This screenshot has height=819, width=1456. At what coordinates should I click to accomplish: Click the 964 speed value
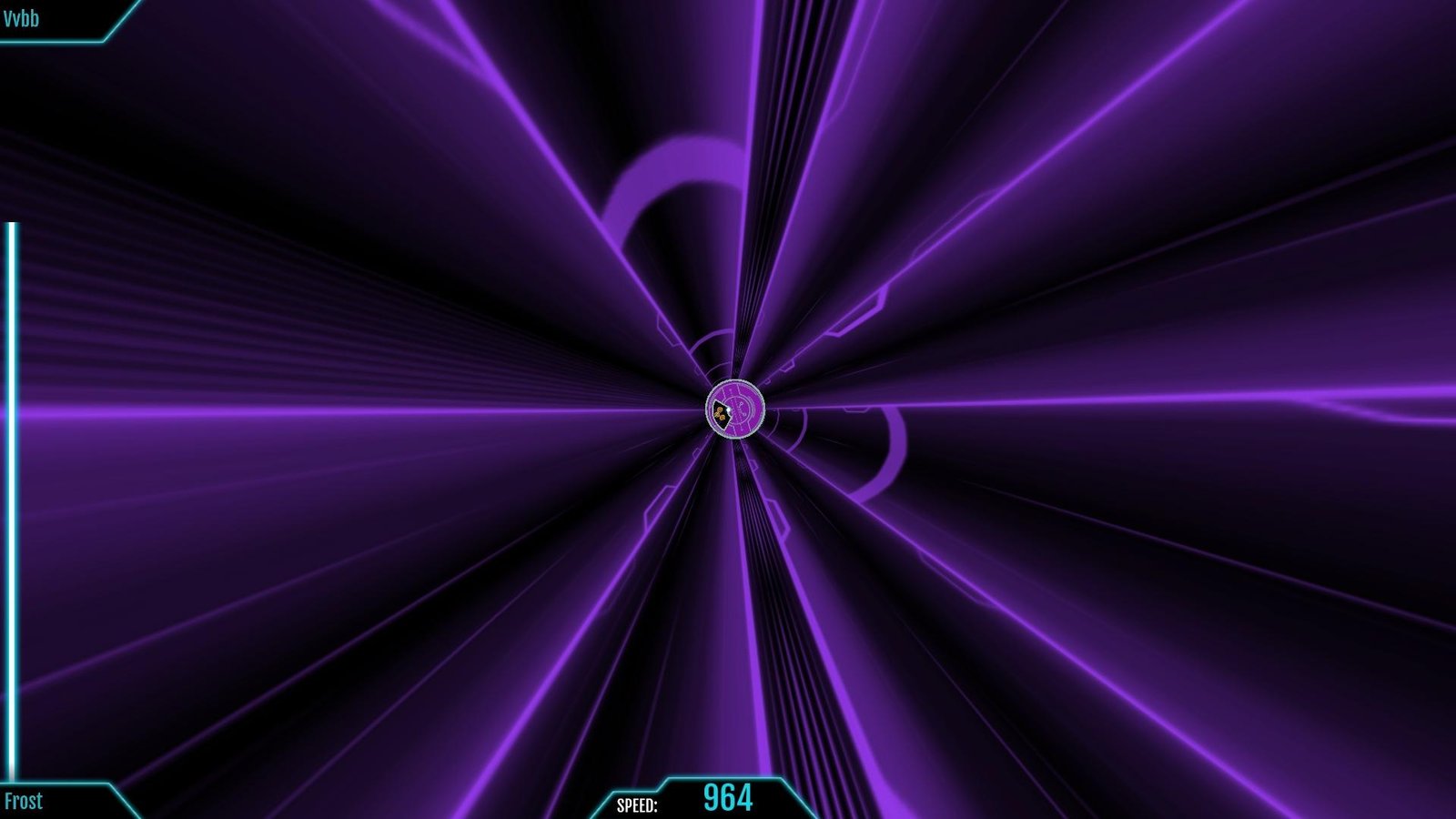tap(728, 797)
